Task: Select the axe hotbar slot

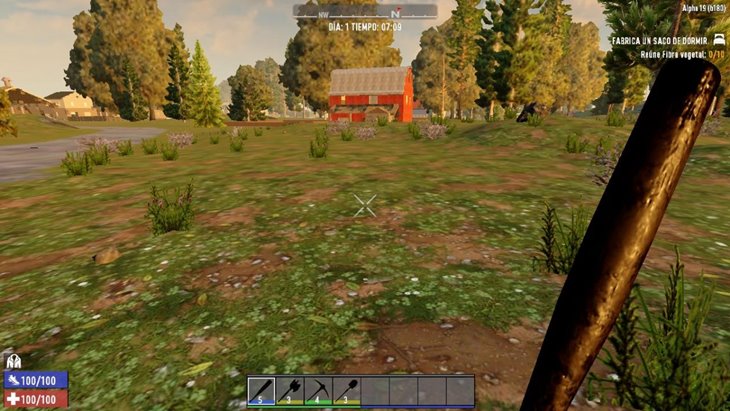Action: pyautogui.click(x=290, y=390)
